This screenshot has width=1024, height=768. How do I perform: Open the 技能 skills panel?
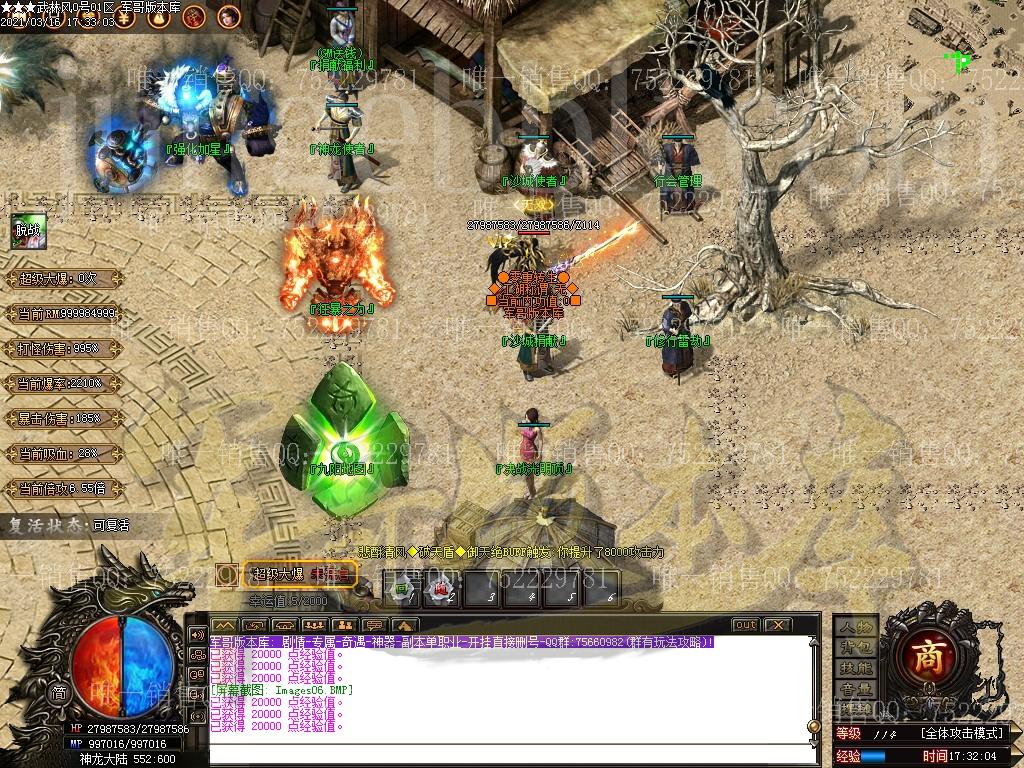tap(856, 668)
